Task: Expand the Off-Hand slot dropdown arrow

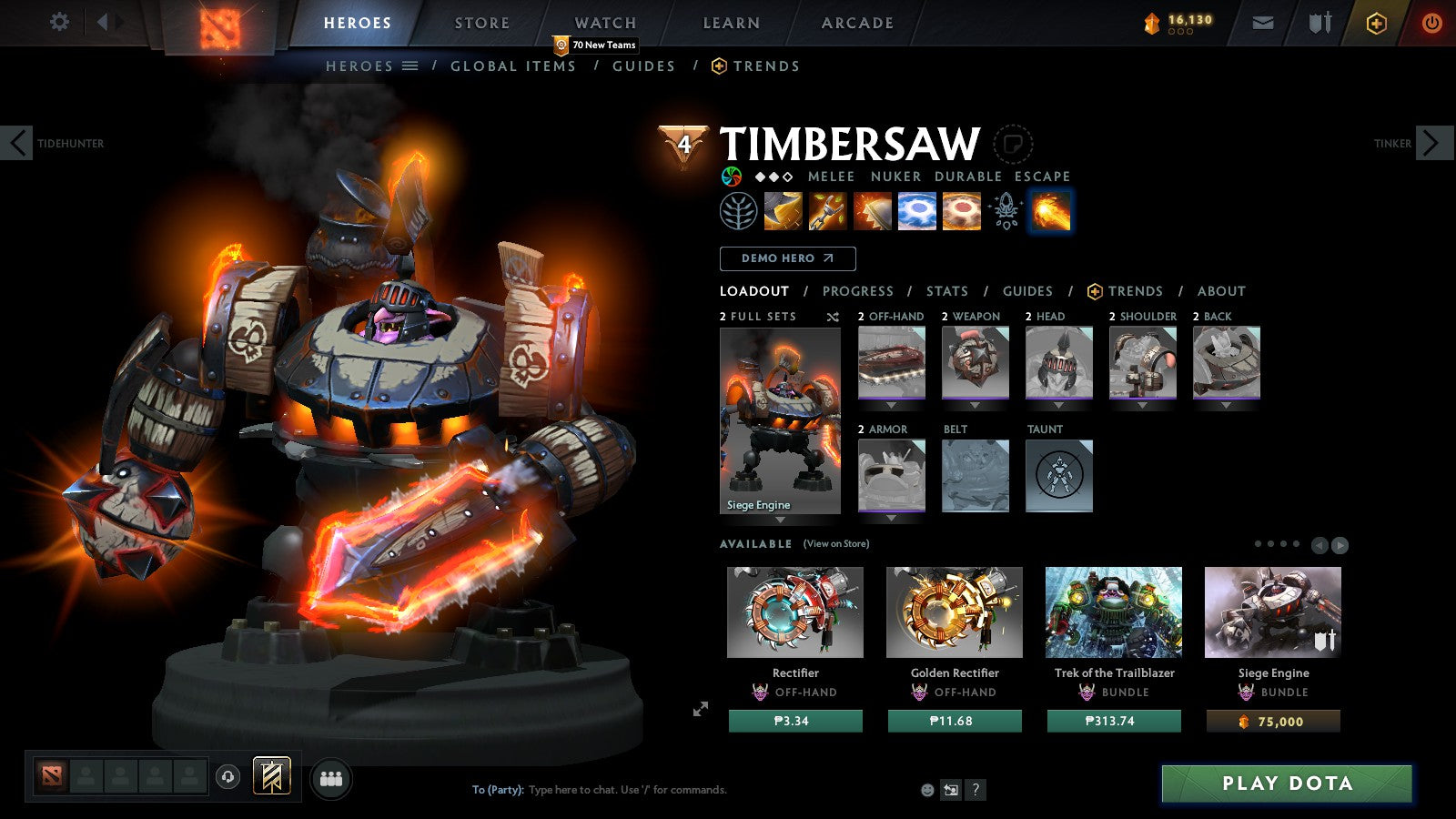Action: pyautogui.click(x=891, y=405)
